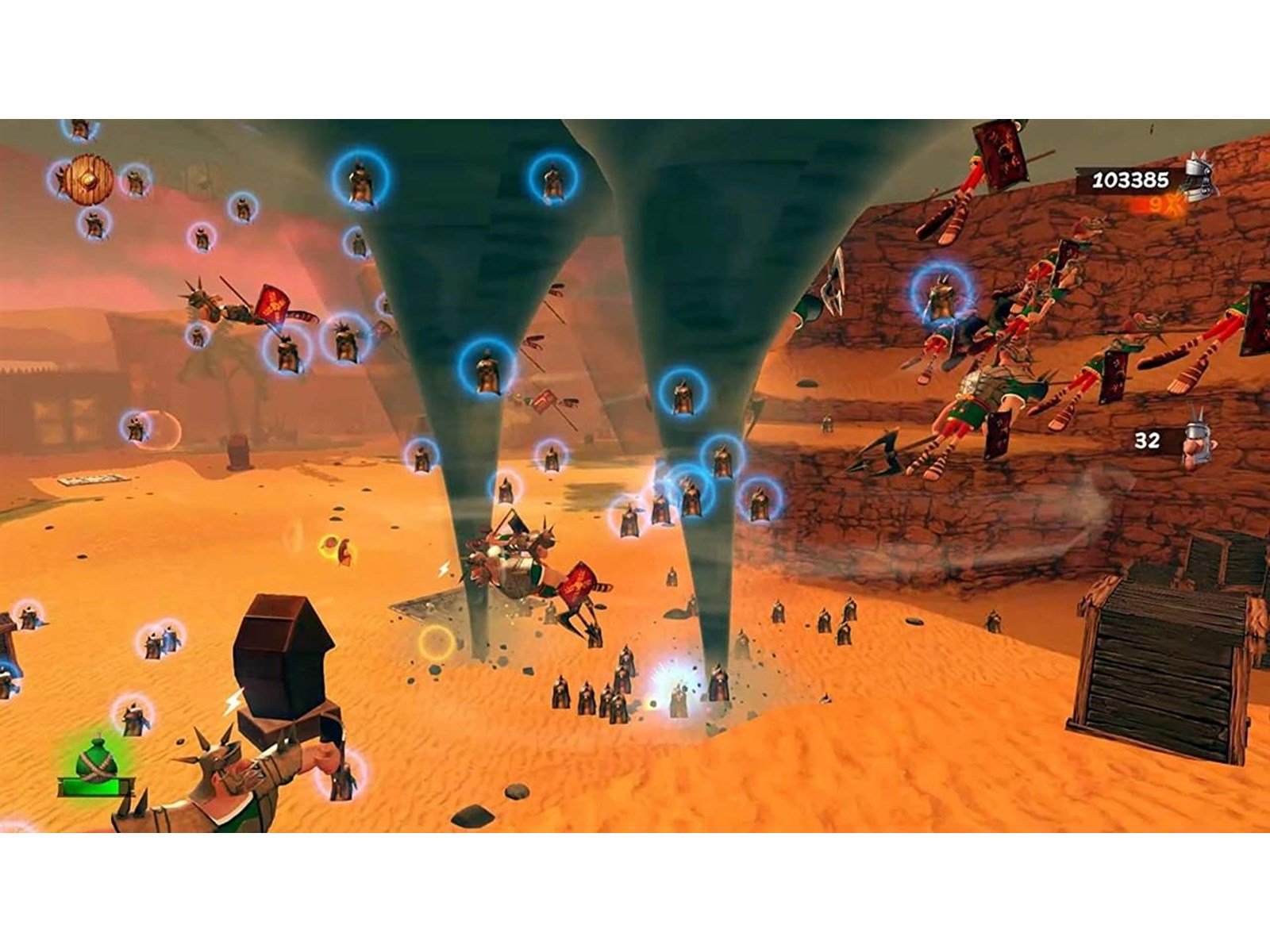Image resolution: width=1270 pixels, height=952 pixels.
Task: Click the wooden shield pickup
Action: tap(87, 178)
